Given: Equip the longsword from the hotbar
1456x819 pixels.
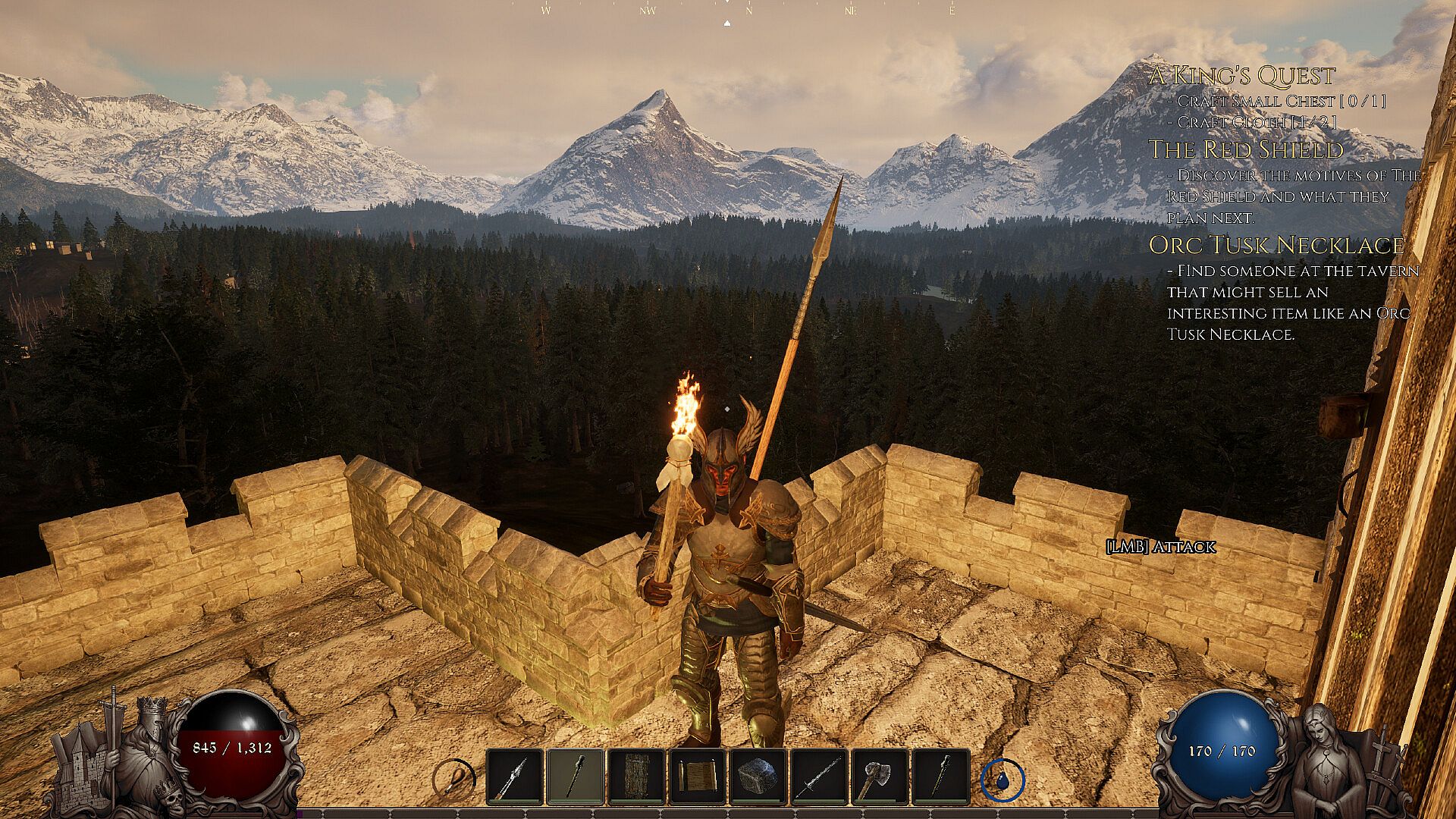Looking at the screenshot, I should click(819, 777).
